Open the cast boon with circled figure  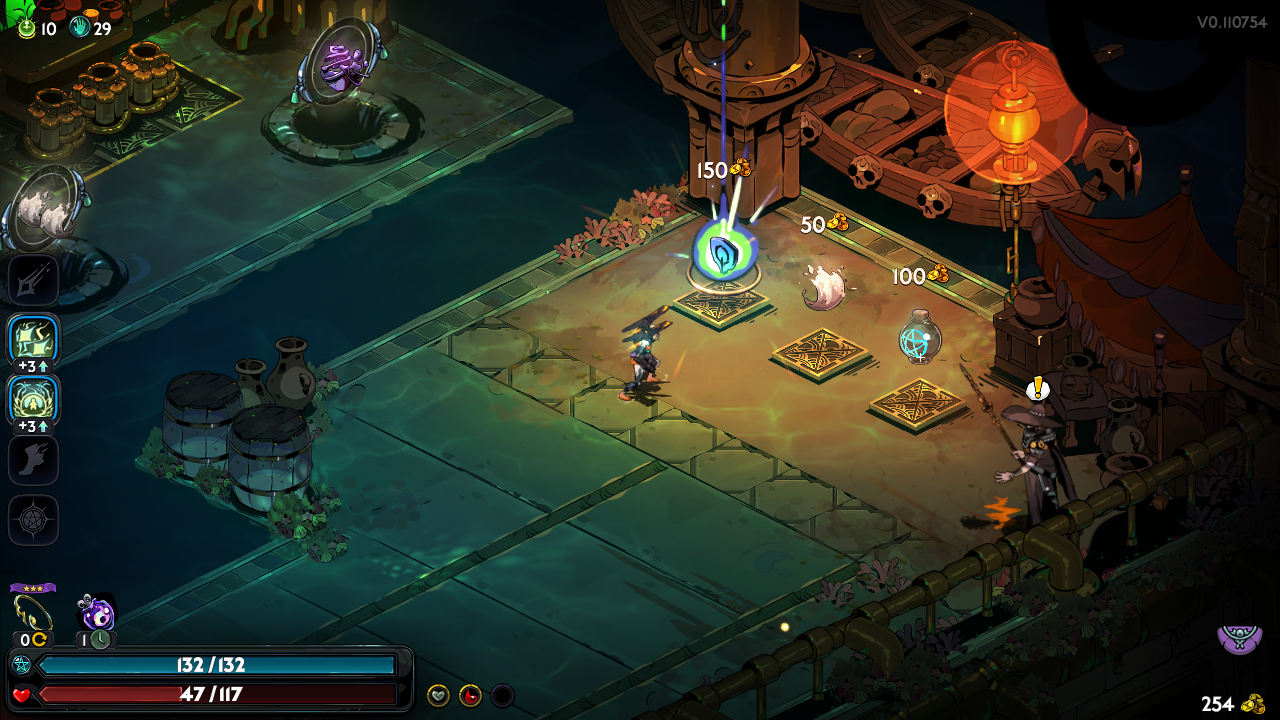[33, 400]
